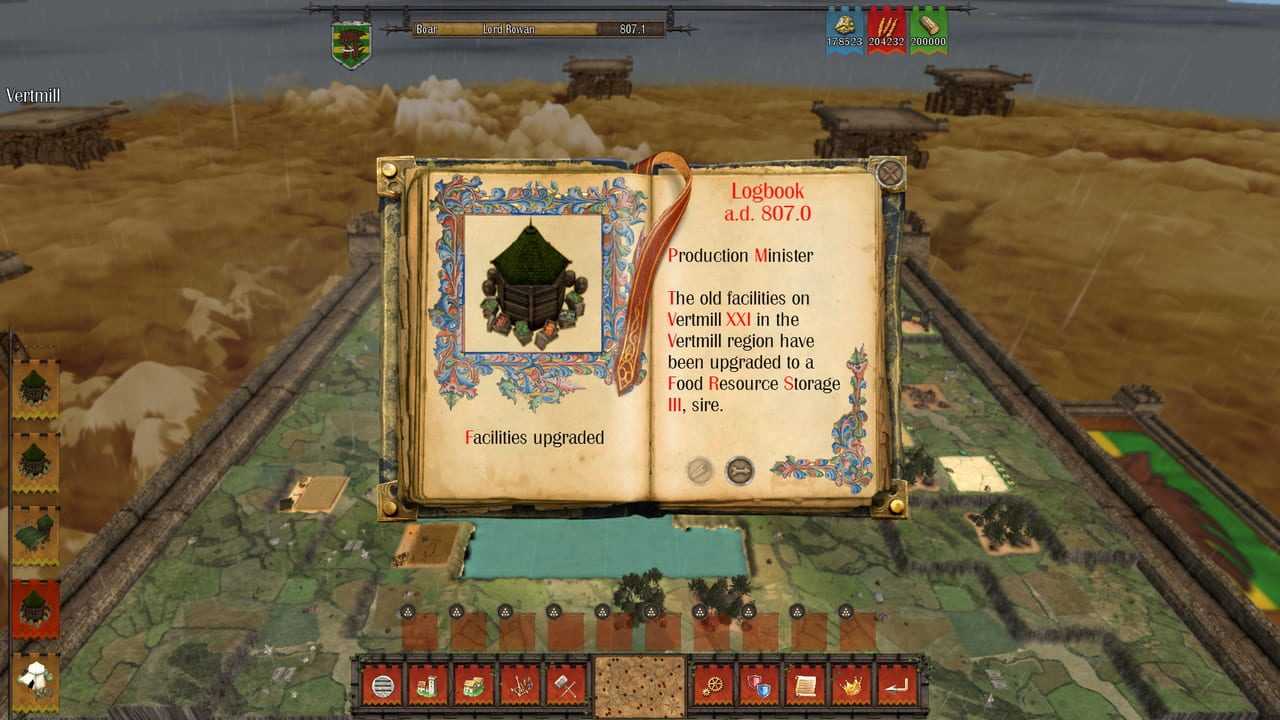Image resolution: width=1280 pixels, height=720 pixels.
Task: Select the green cloth notification banner
Action: click(36, 534)
